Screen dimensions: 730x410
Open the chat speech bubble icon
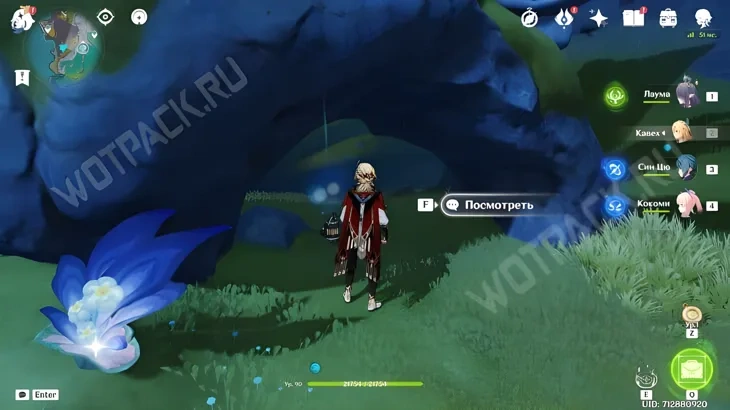[22, 395]
